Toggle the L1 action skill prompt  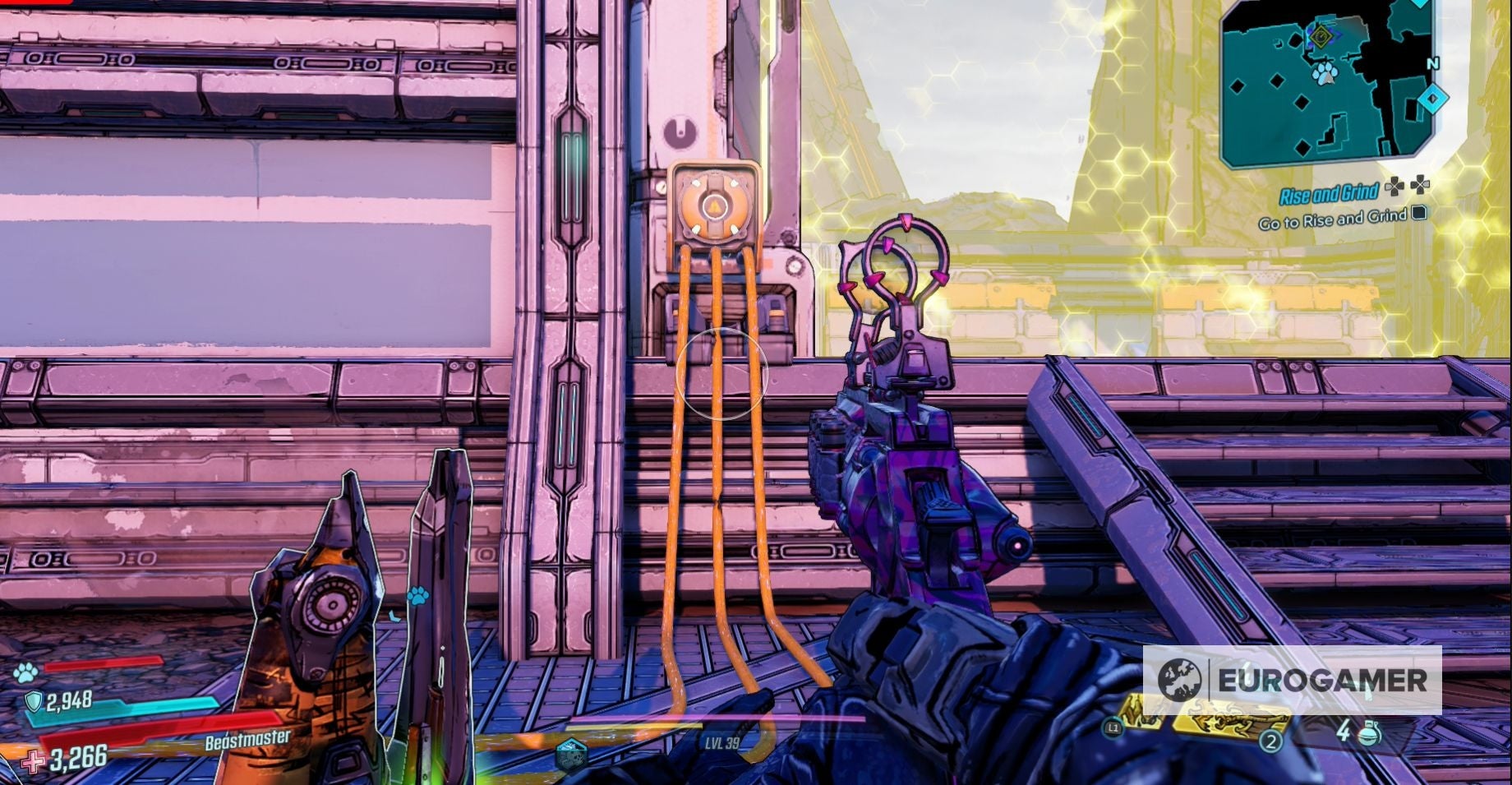(1113, 728)
